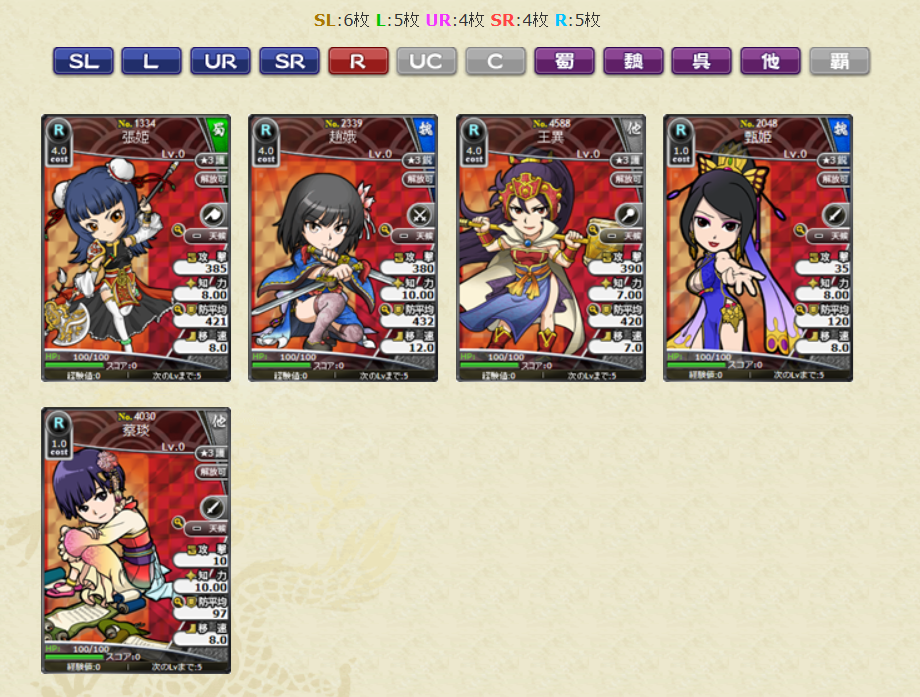
Task: Select the 張姫 card No. 1334
Action: pos(136,248)
